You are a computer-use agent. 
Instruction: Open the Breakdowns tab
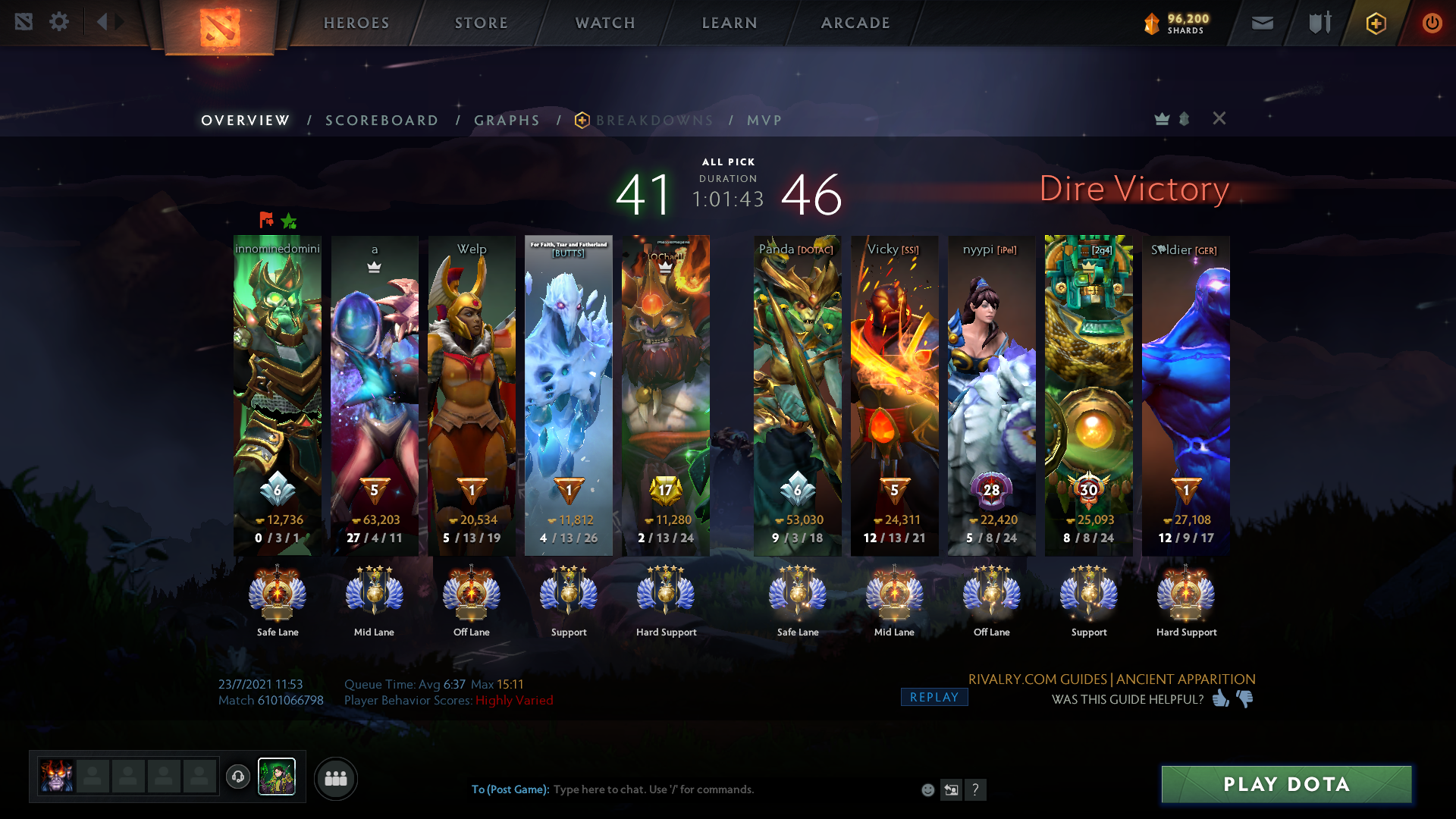(654, 121)
